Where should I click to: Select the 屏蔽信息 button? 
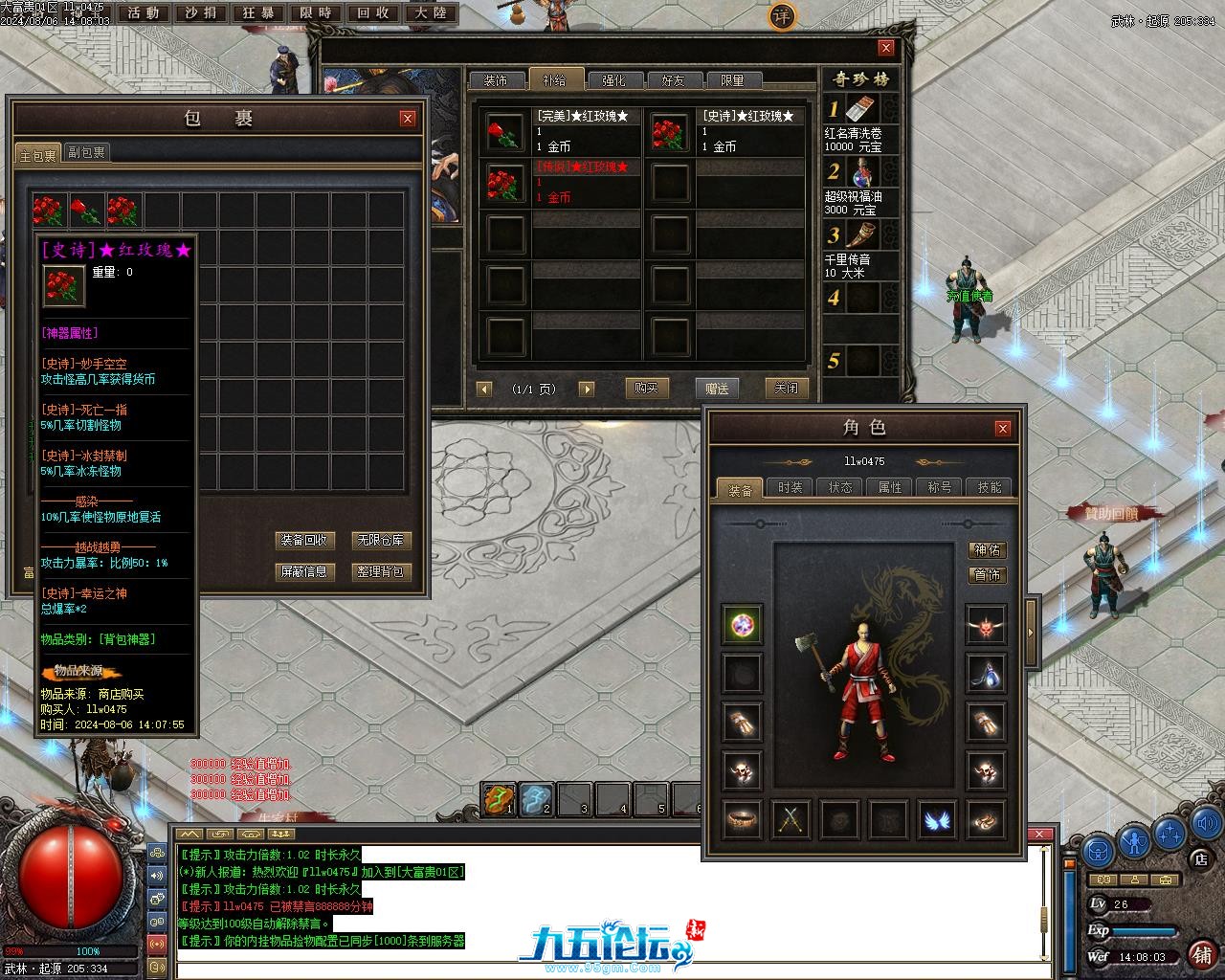click(x=303, y=571)
